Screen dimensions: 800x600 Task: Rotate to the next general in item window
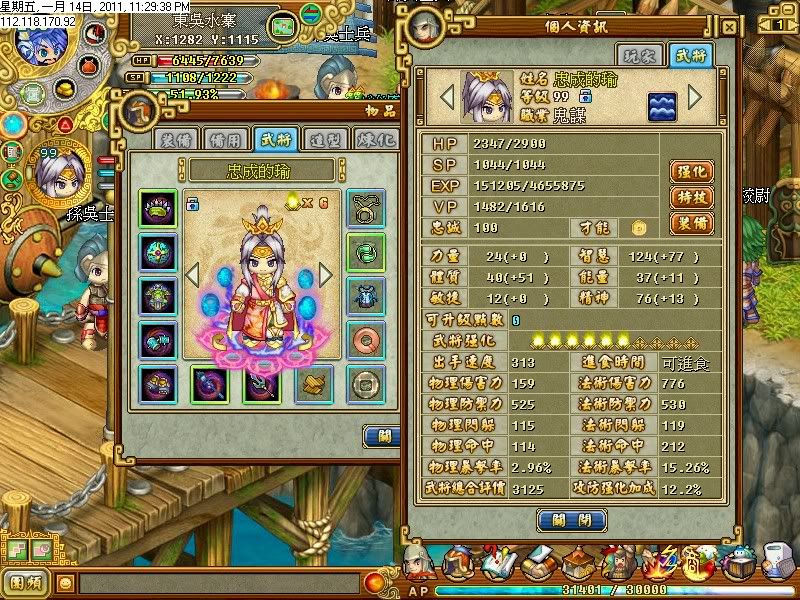tap(325, 274)
